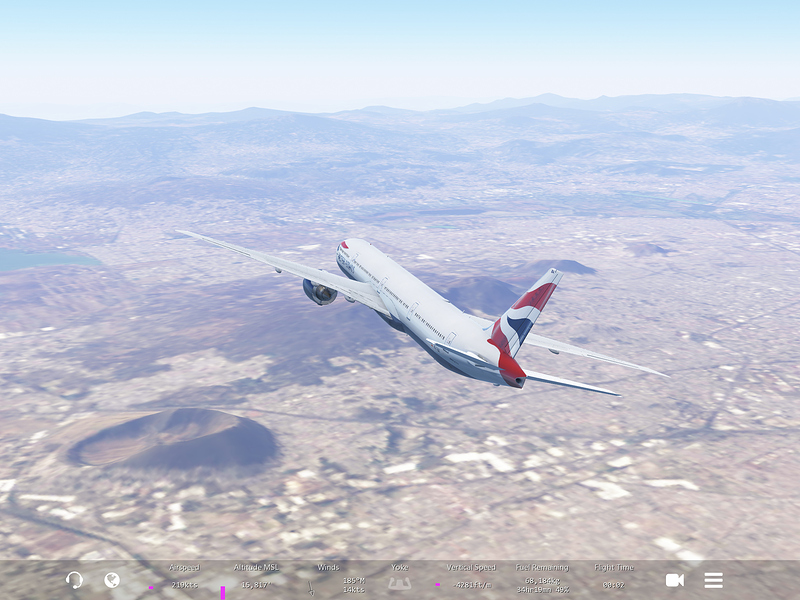The width and height of the screenshot is (800, 600).
Task: Select the Winds status item
Action: (x=328, y=578)
